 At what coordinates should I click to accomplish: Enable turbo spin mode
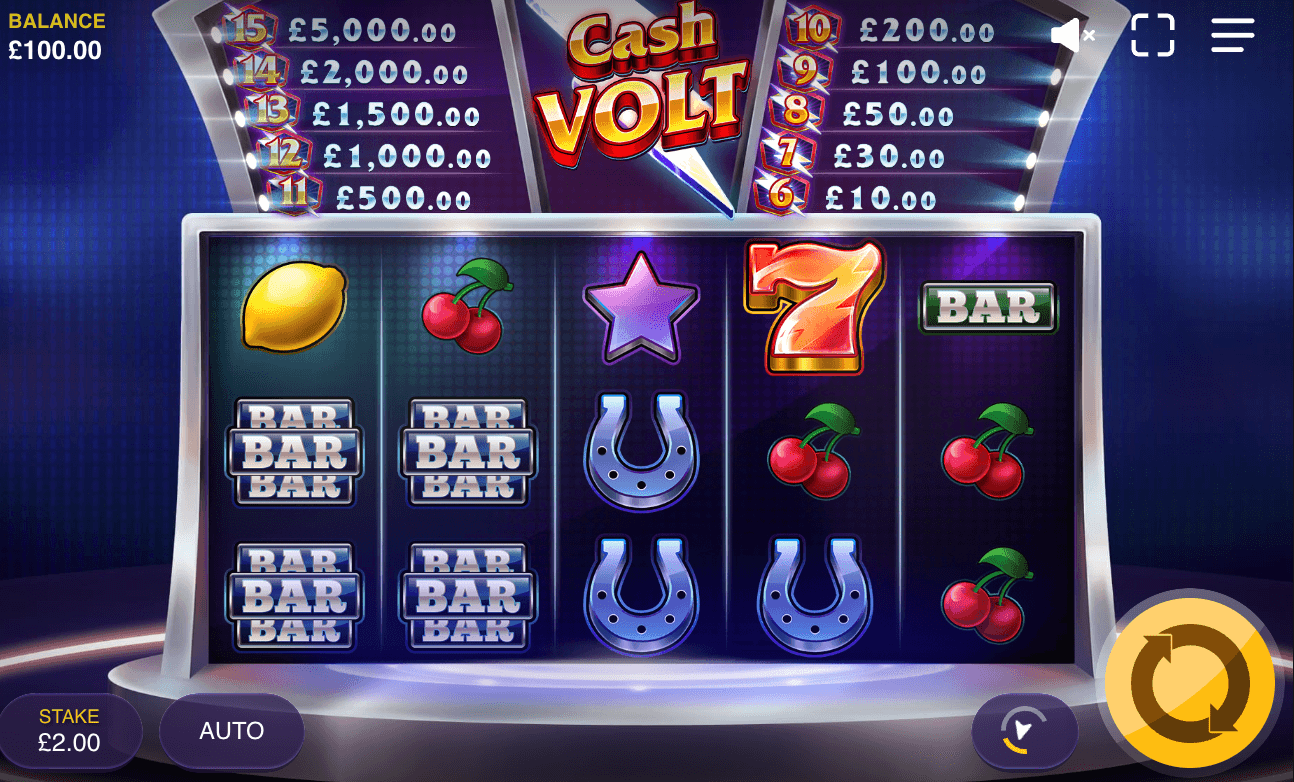1025,732
